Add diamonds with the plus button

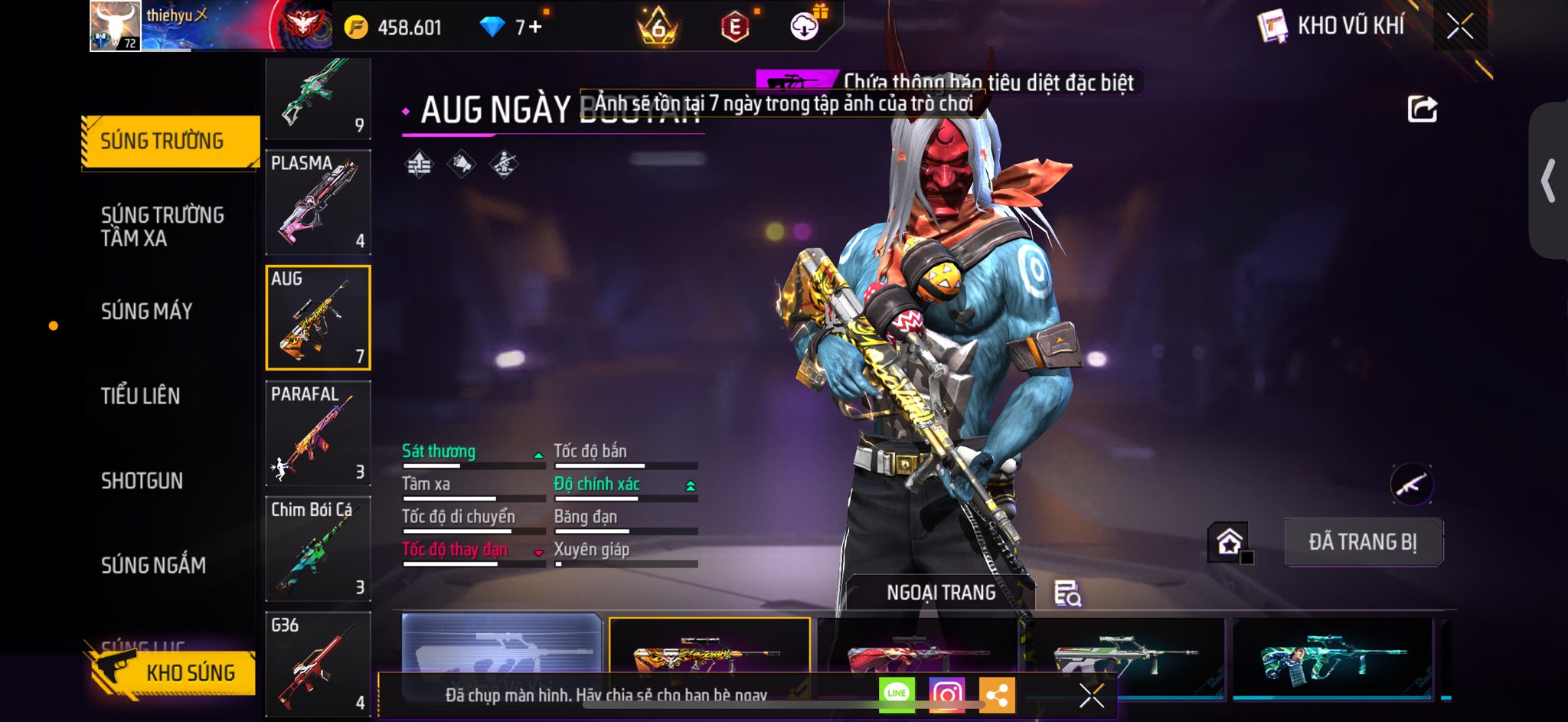(534, 28)
